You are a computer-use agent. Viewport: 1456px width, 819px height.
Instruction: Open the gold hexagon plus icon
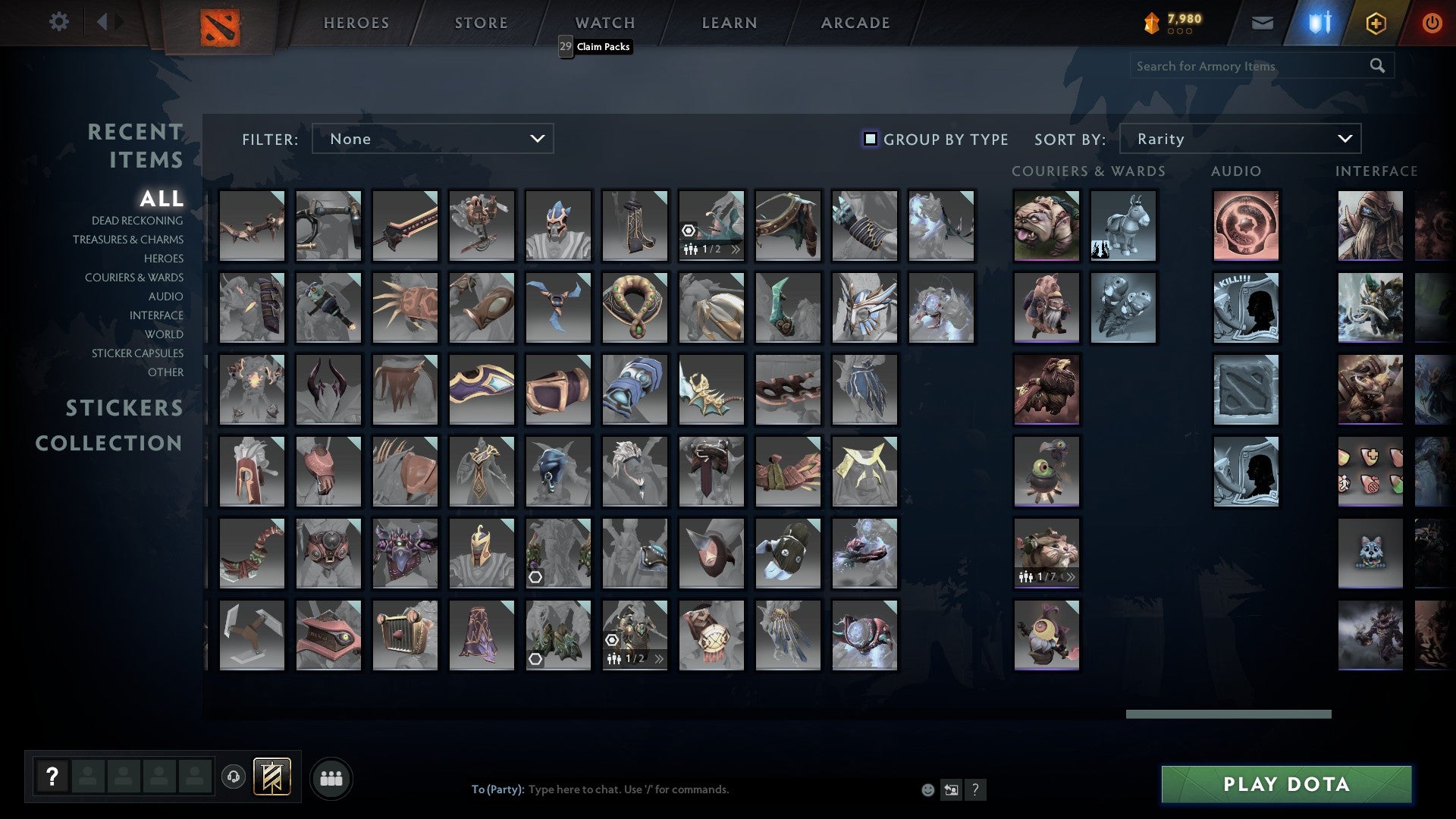tap(1376, 23)
